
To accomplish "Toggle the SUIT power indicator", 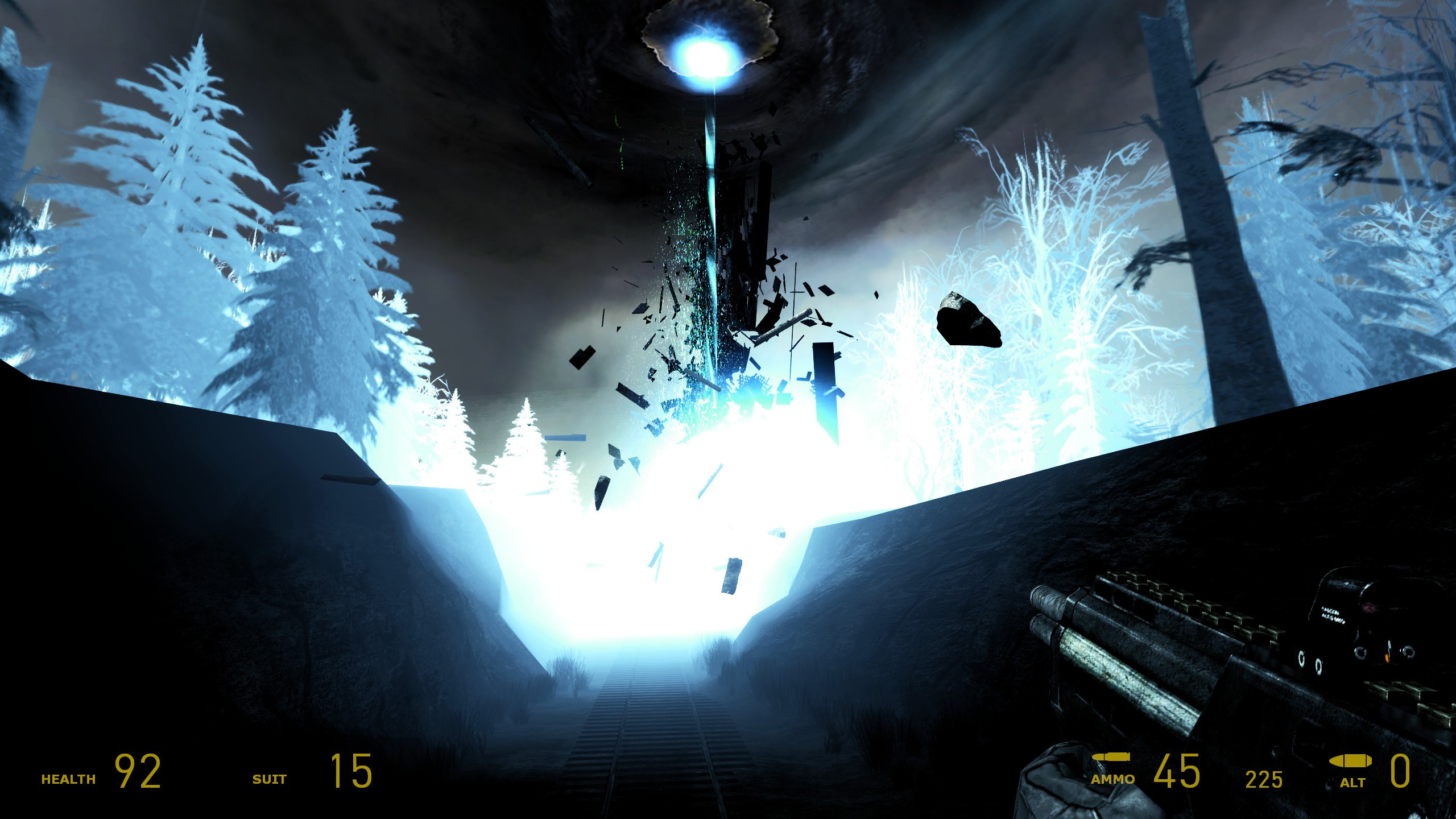I will 270,779.
